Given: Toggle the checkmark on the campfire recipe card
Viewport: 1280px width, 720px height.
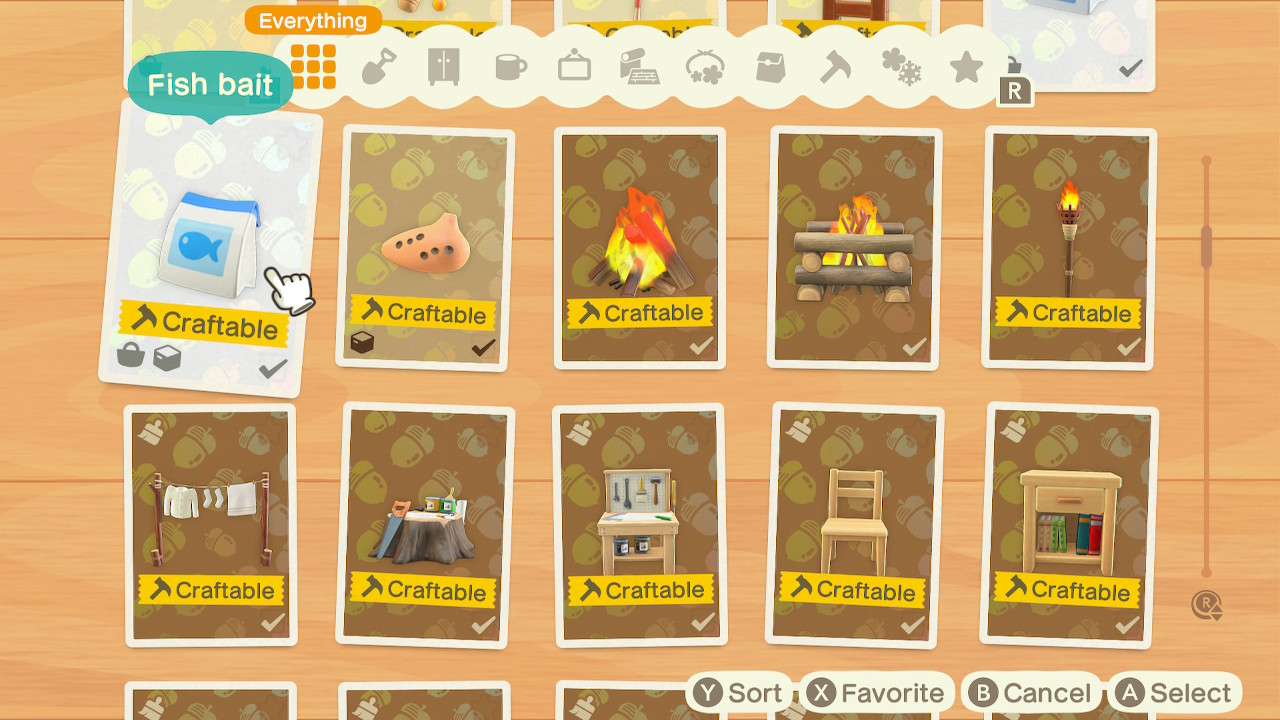Looking at the screenshot, I should tap(700, 345).
